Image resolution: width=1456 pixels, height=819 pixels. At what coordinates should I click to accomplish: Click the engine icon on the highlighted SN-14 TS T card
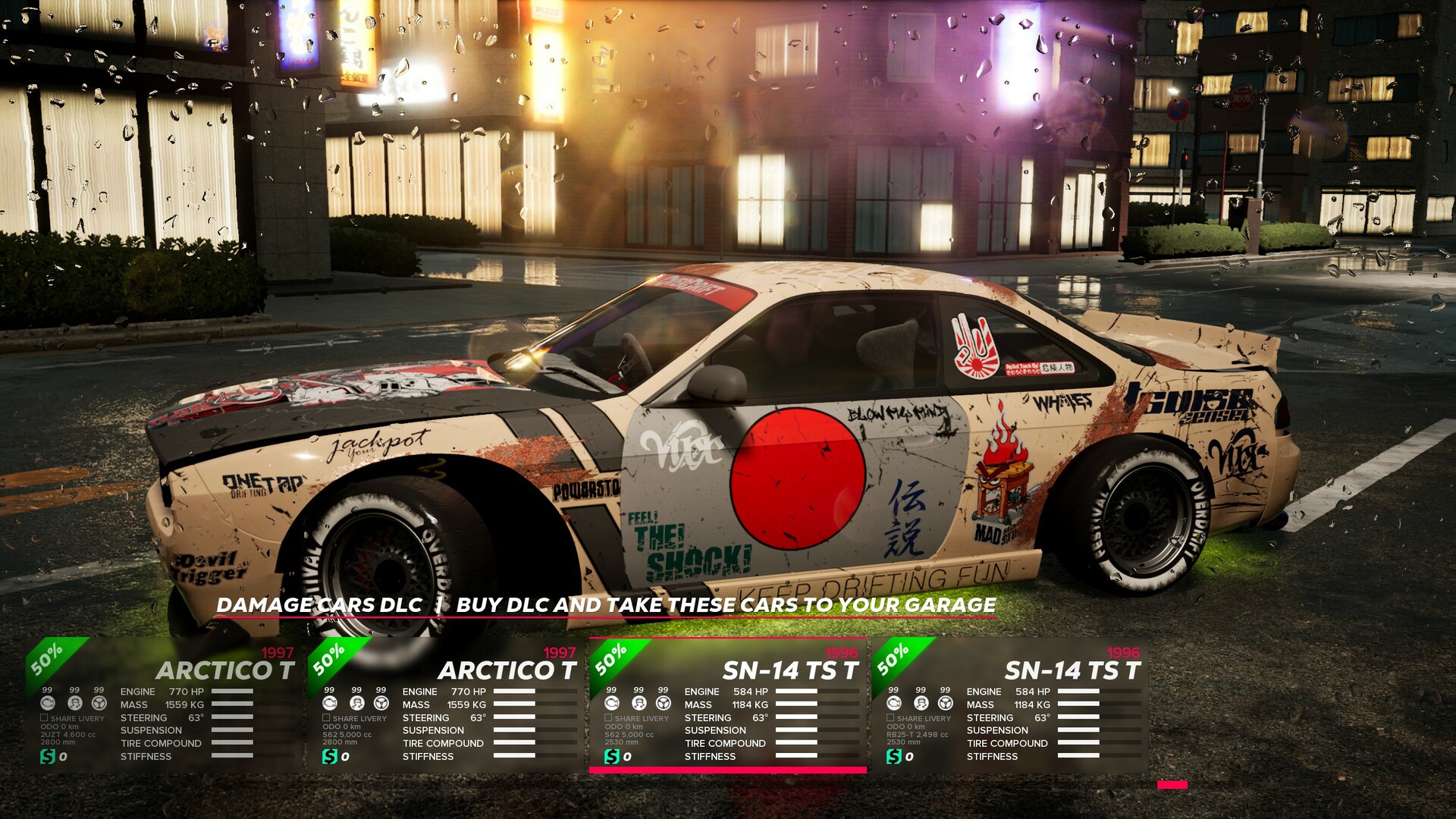[x=613, y=704]
